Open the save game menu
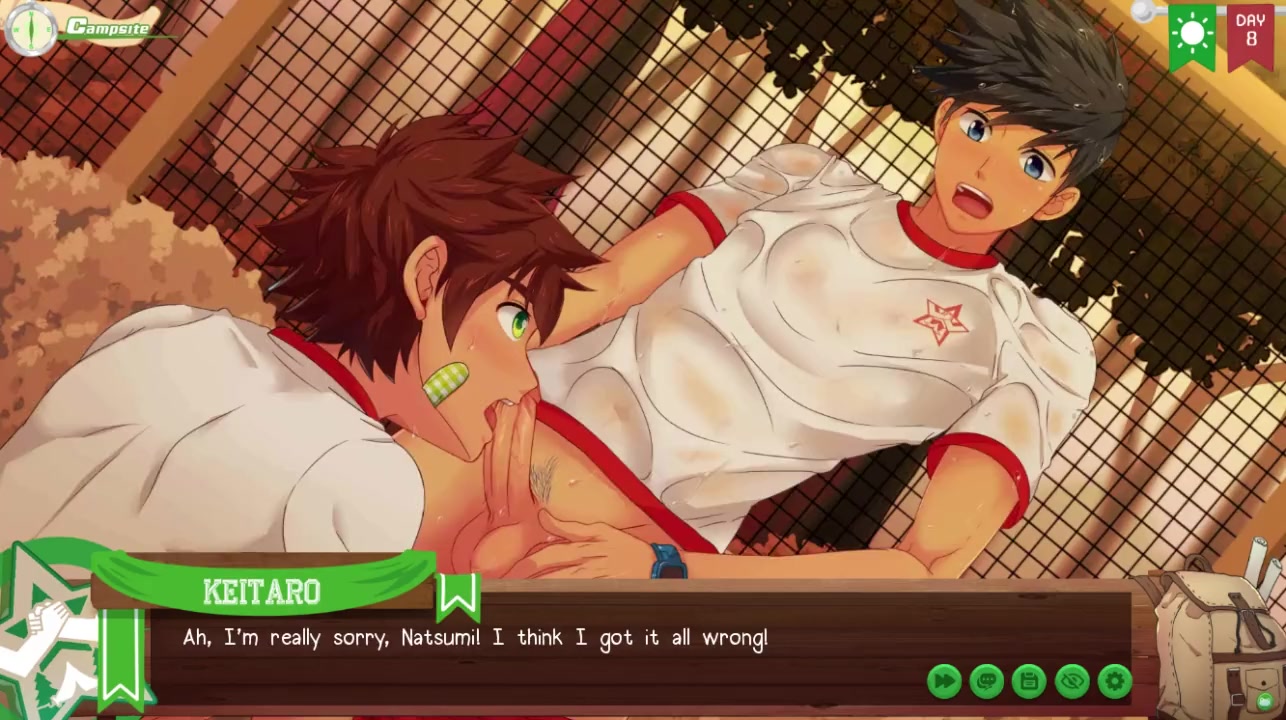Screen dimensions: 1286x720 point(1029,682)
